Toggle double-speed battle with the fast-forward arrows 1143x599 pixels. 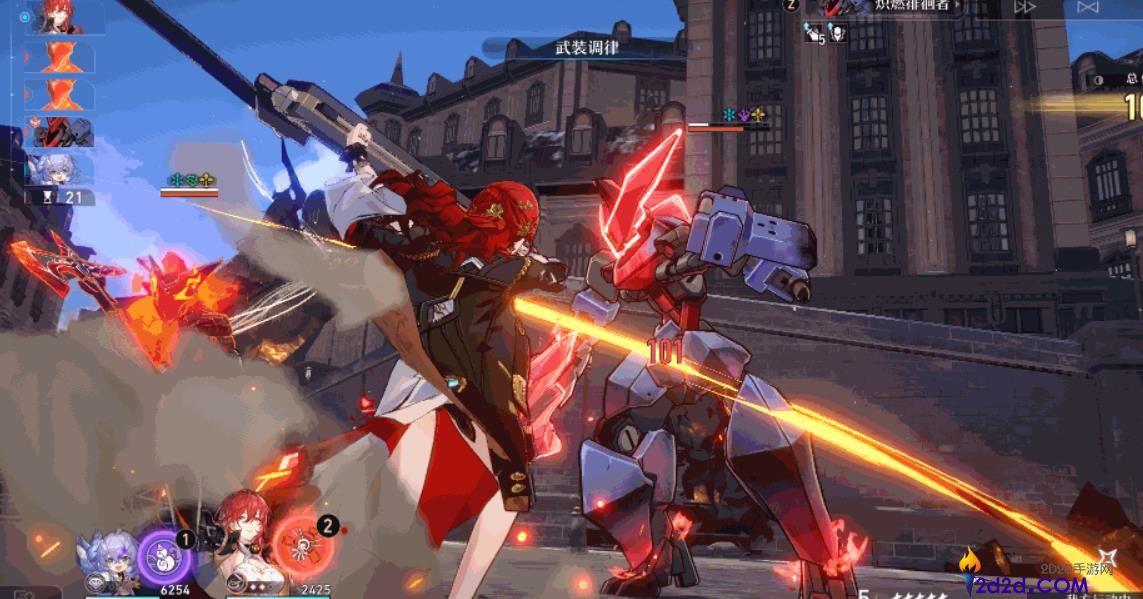[x=1025, y=7]
